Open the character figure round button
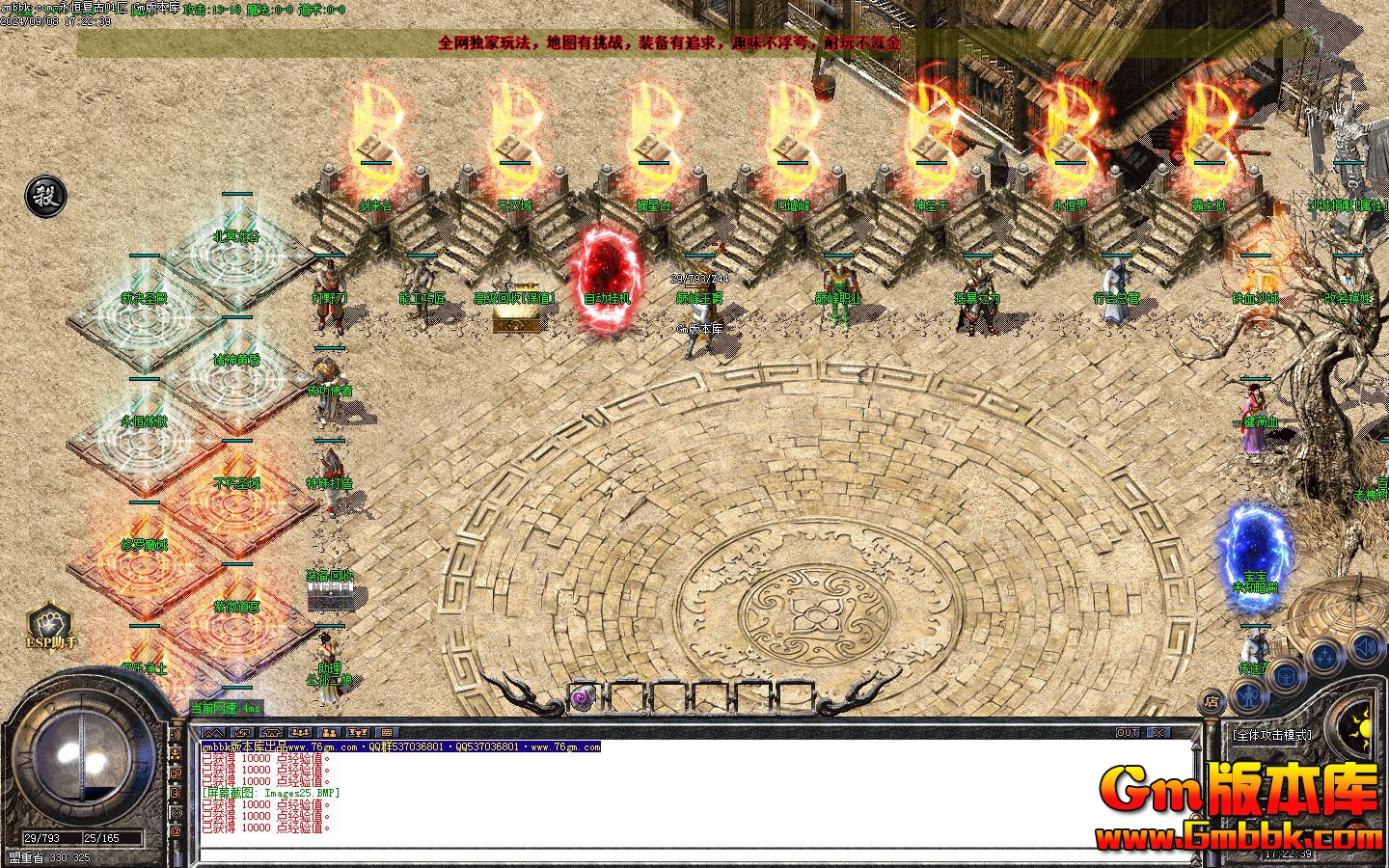1389x868 pixels. [x=1248, y=694]
